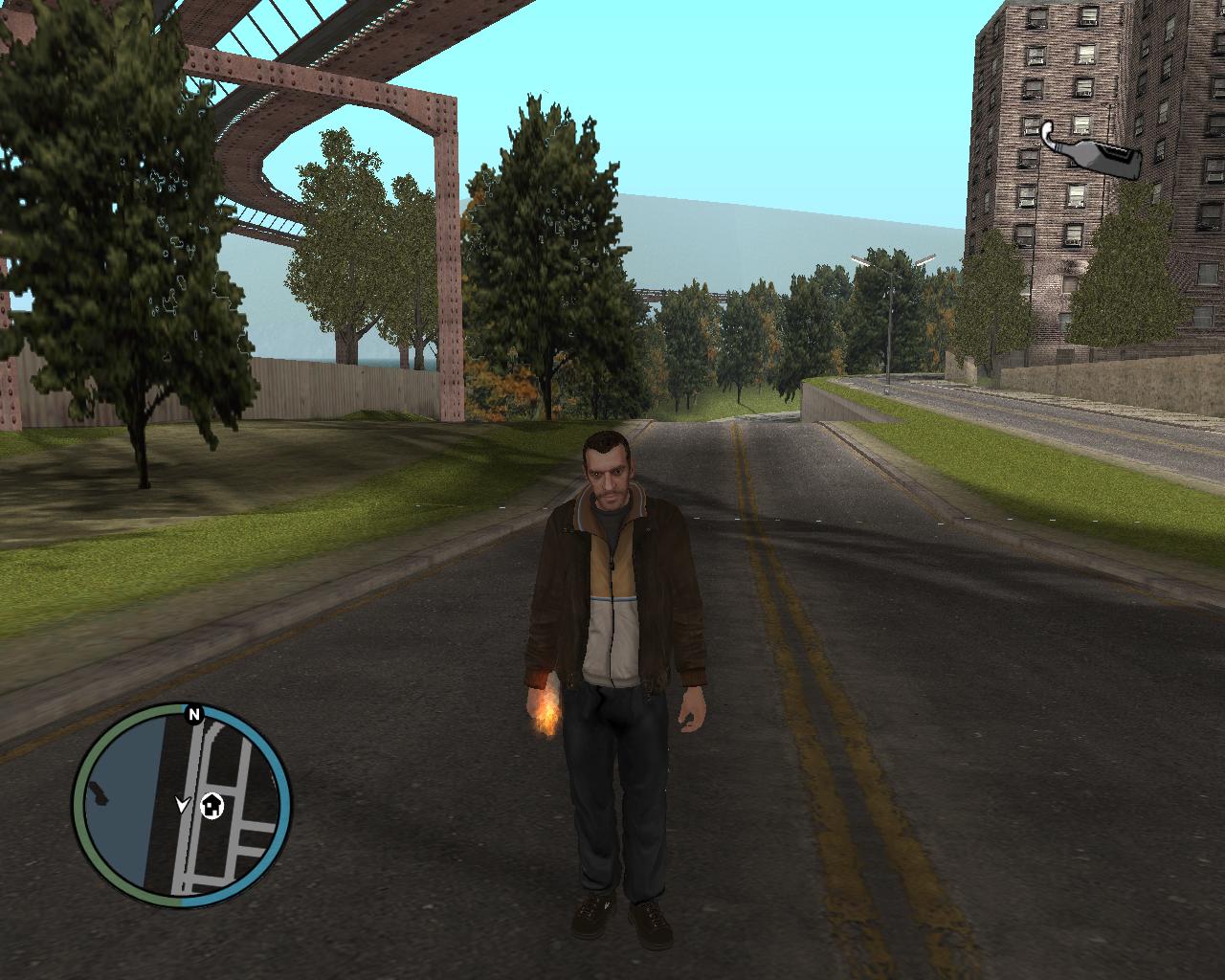Click the Molotov cocktail weapon icon
The image size is (1225, 980).
coord(1090,155)
